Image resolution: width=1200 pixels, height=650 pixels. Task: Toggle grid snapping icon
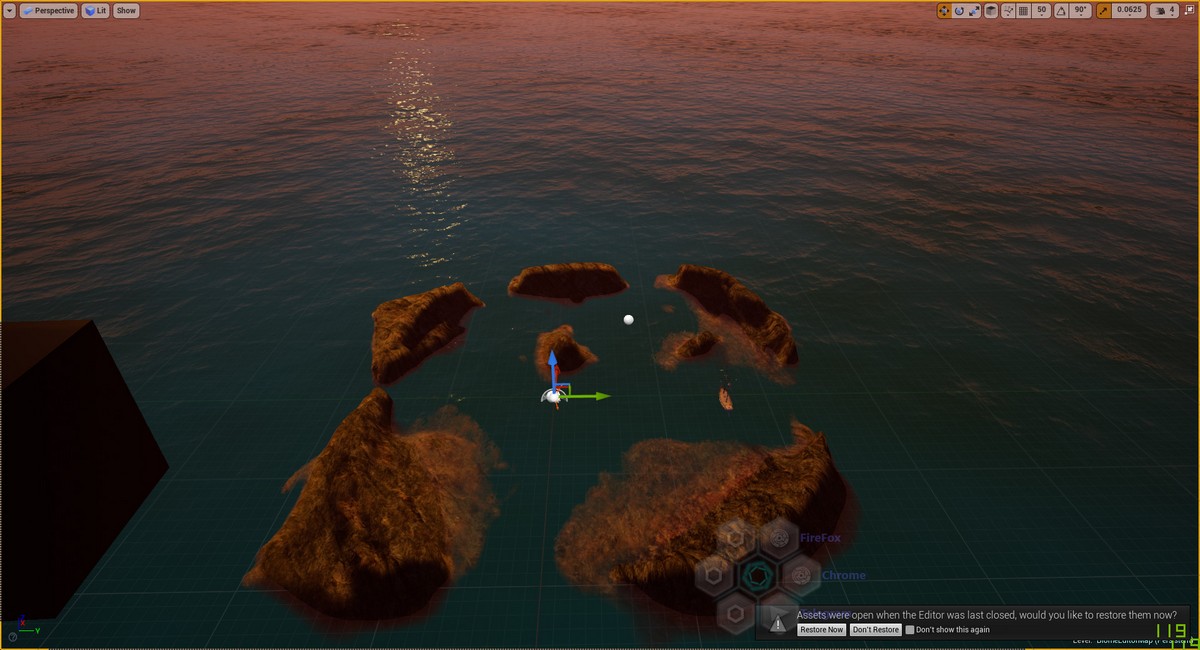[x=1023, y=10]
